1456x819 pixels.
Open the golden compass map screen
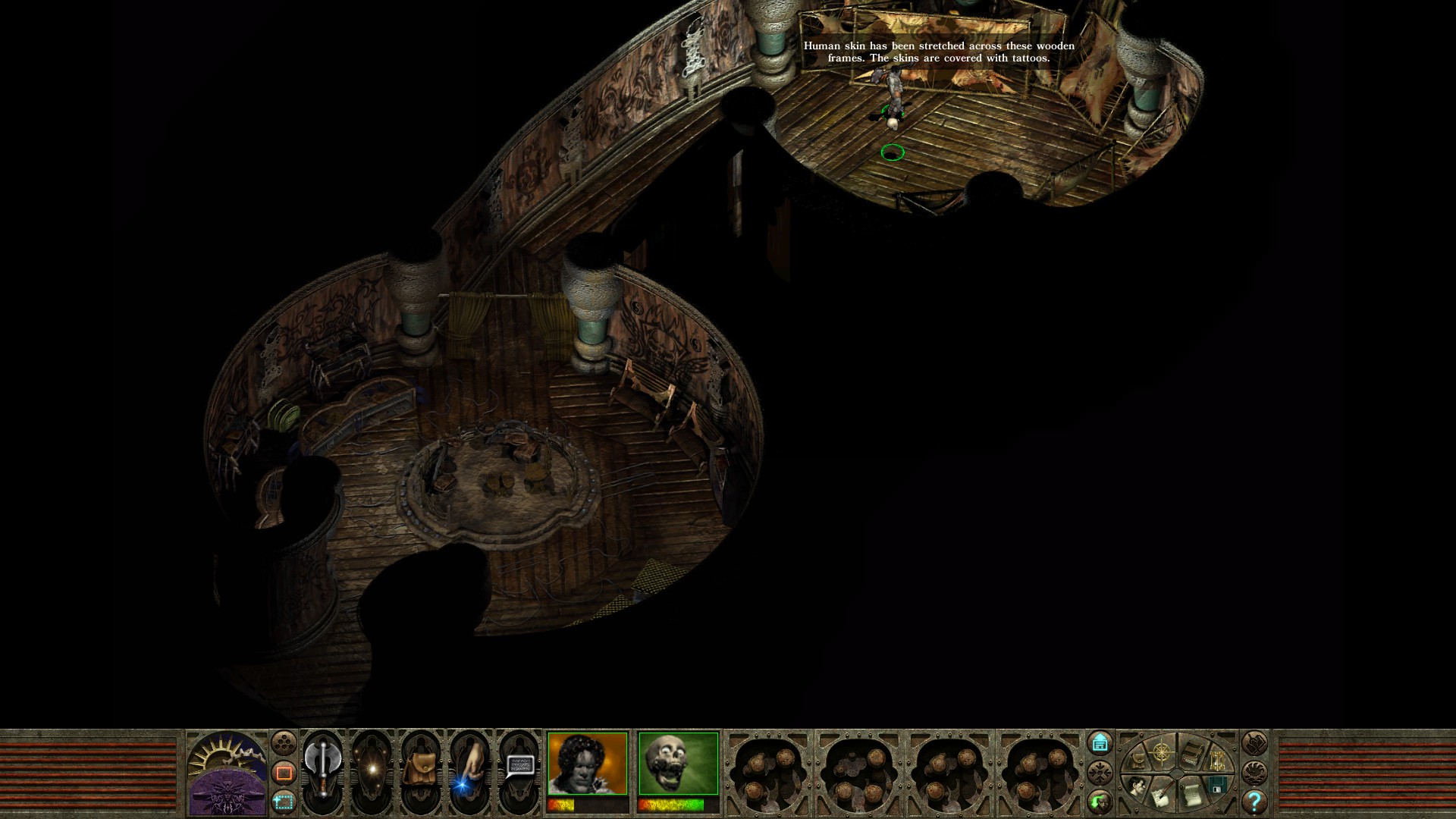coord(1161,752)
